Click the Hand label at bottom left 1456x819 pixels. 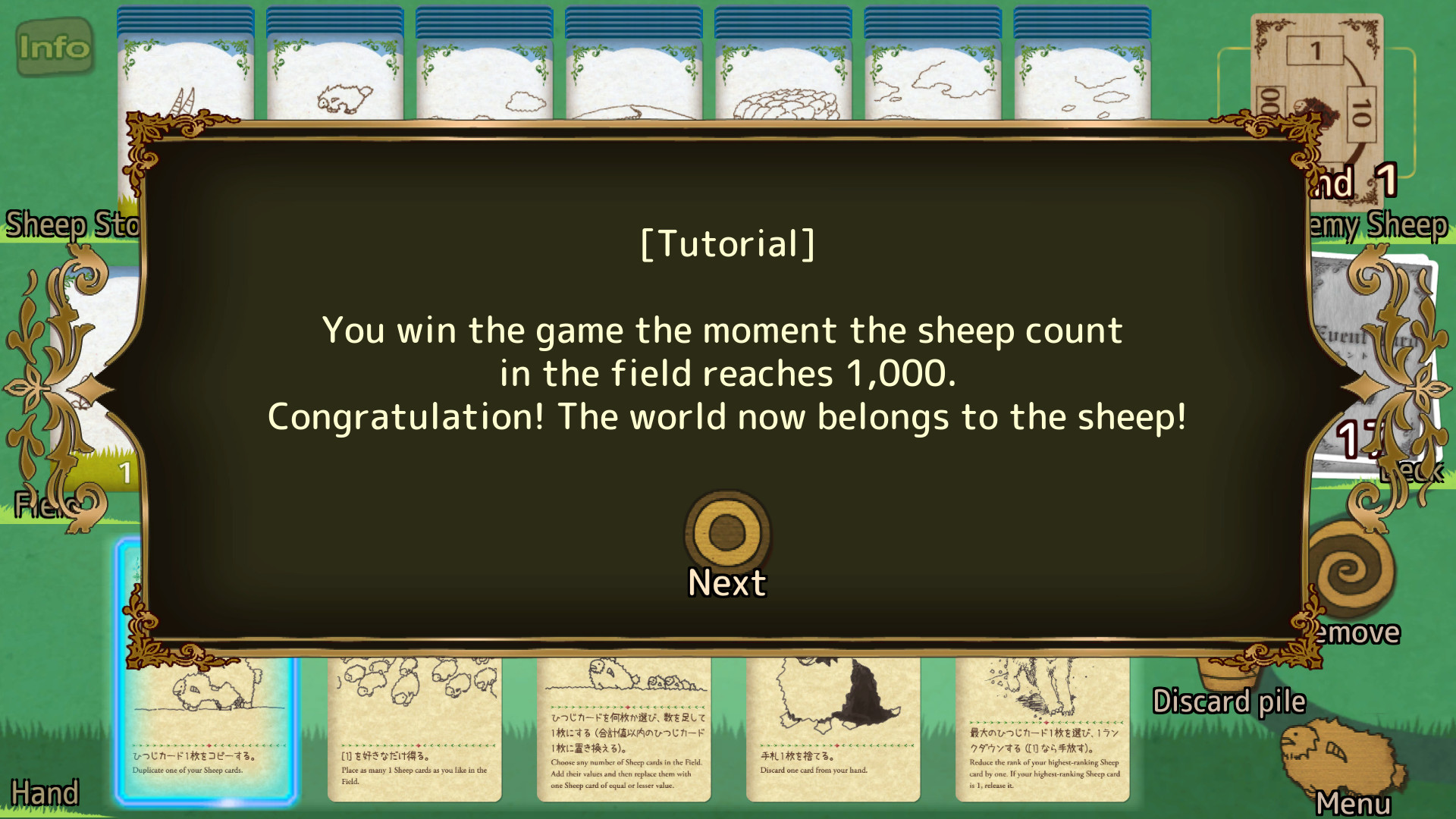[45, 792]
